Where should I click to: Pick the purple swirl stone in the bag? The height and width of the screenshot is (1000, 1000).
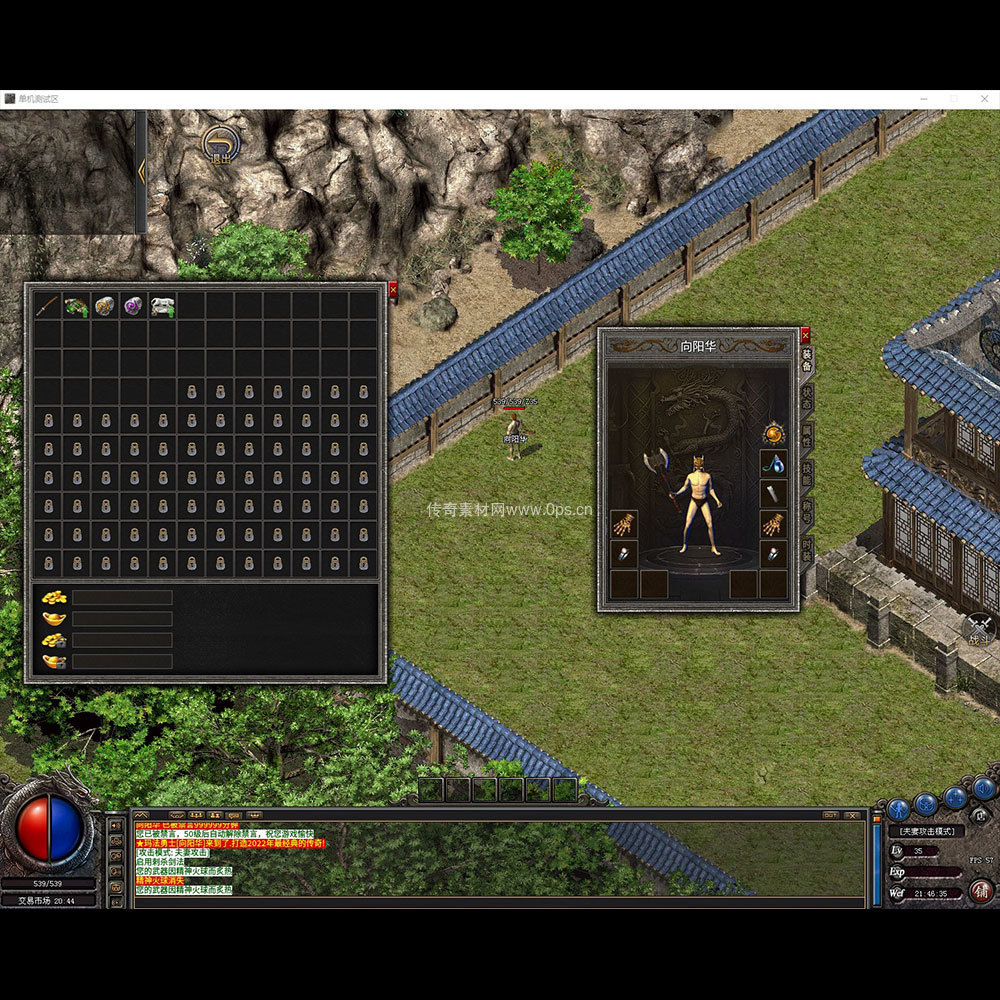133,305
